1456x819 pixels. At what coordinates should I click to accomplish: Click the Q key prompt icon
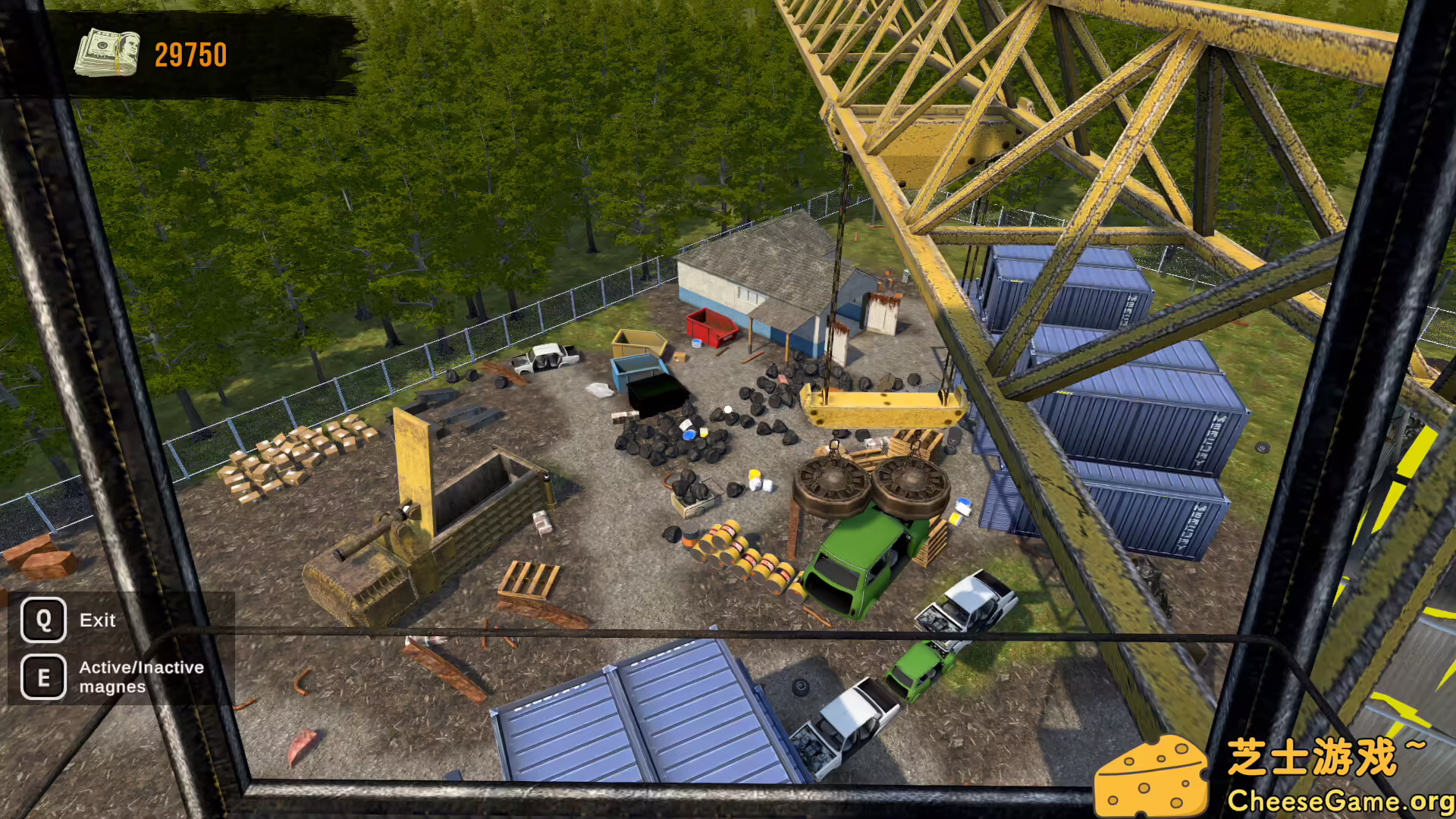43,620
